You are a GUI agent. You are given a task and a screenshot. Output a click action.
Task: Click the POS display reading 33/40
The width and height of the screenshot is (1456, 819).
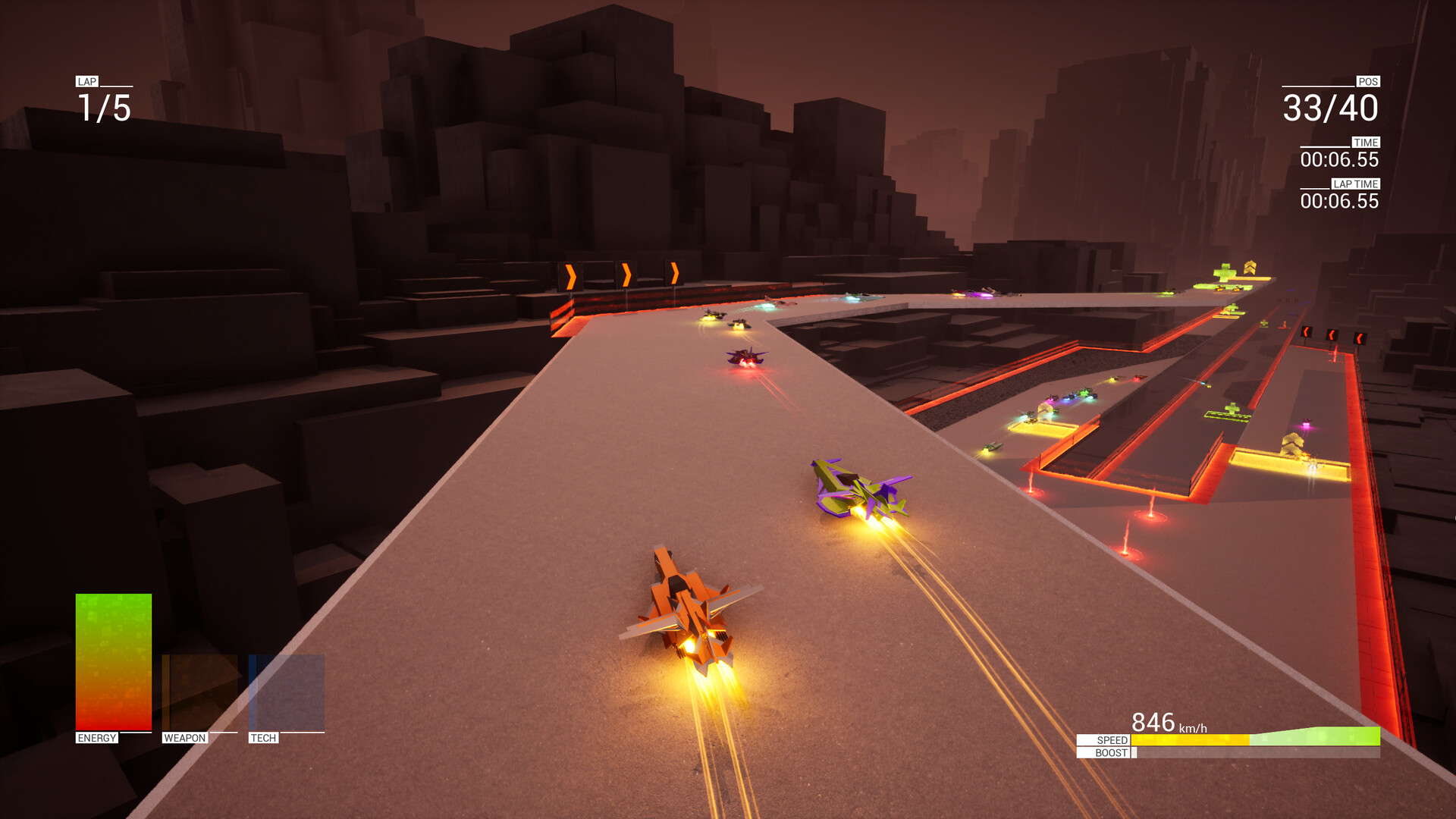(1331, 108)
